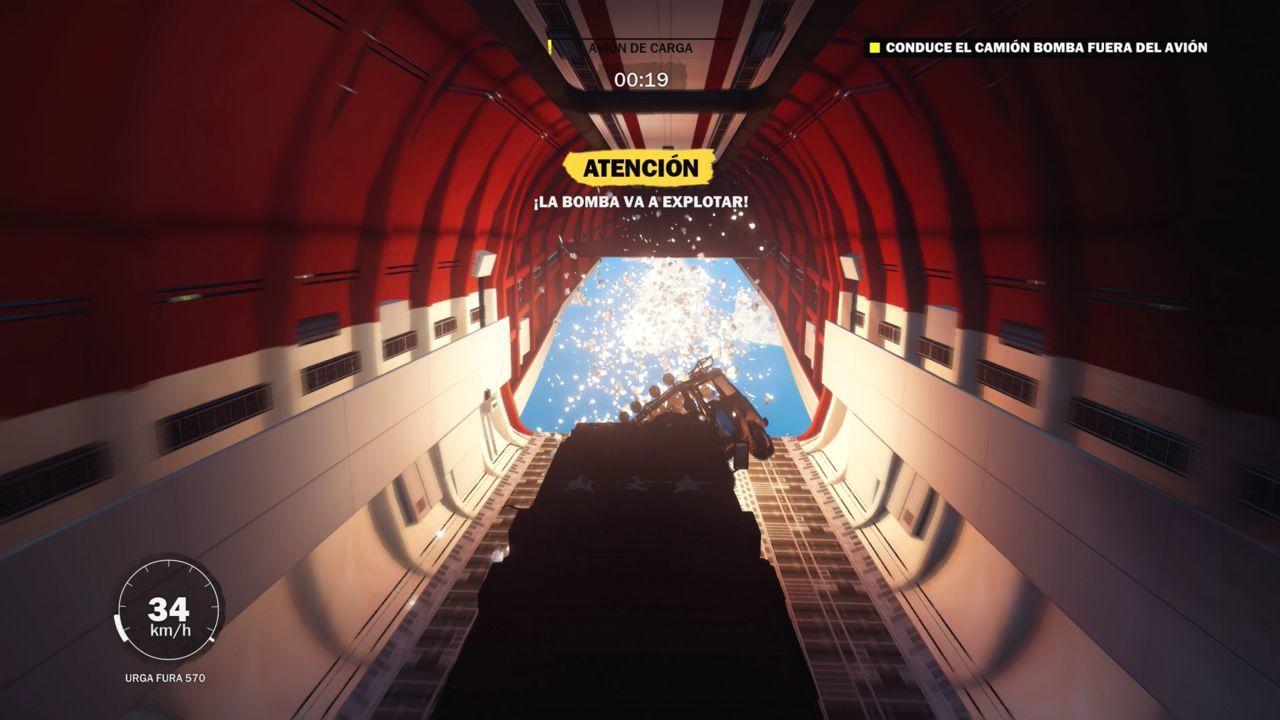1280x720 pixels.
Task: Collapse the warning message below ATENCIÓN
Action: pos(640,203)
